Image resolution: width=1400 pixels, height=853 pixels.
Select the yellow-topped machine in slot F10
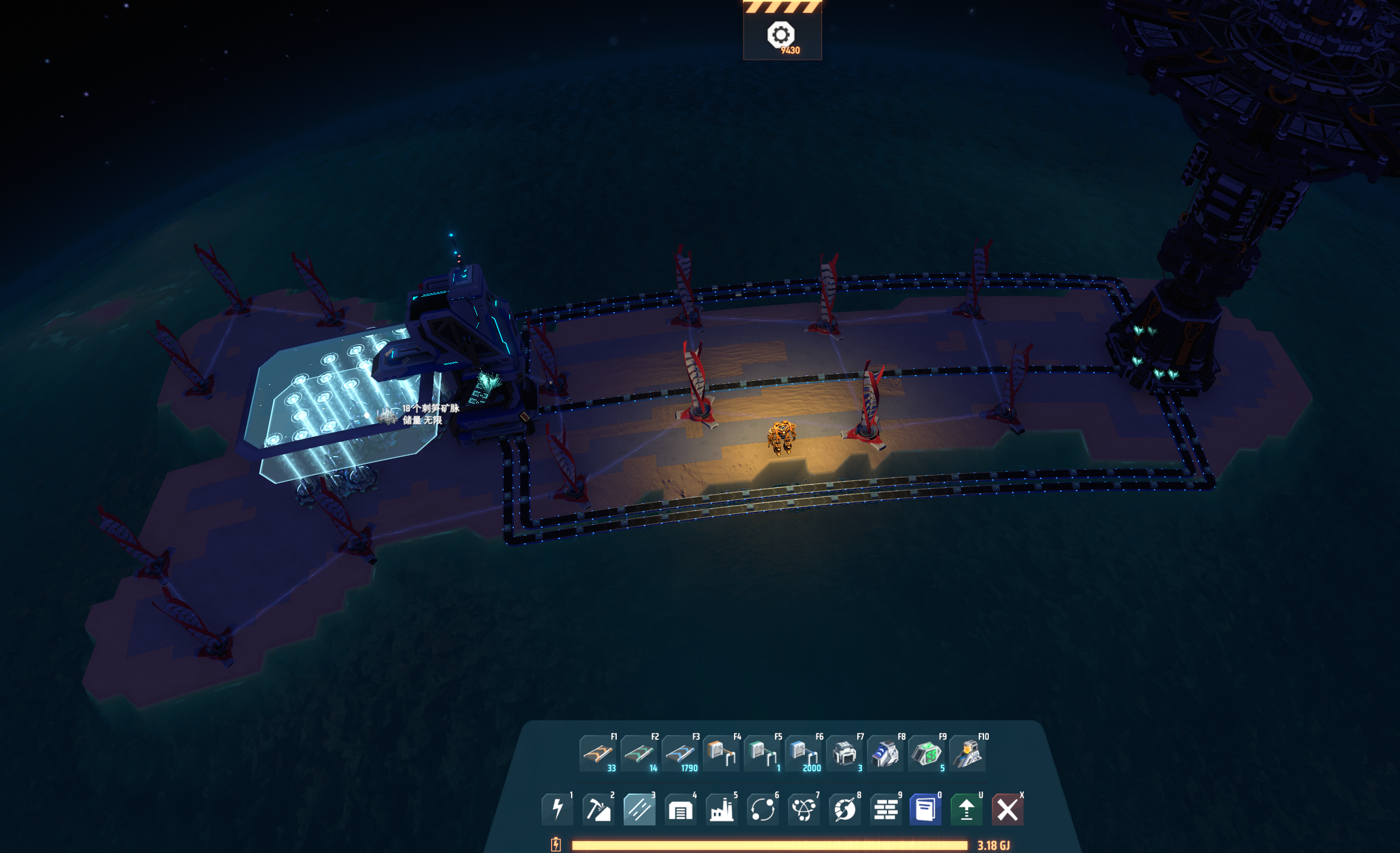(967, 753)
